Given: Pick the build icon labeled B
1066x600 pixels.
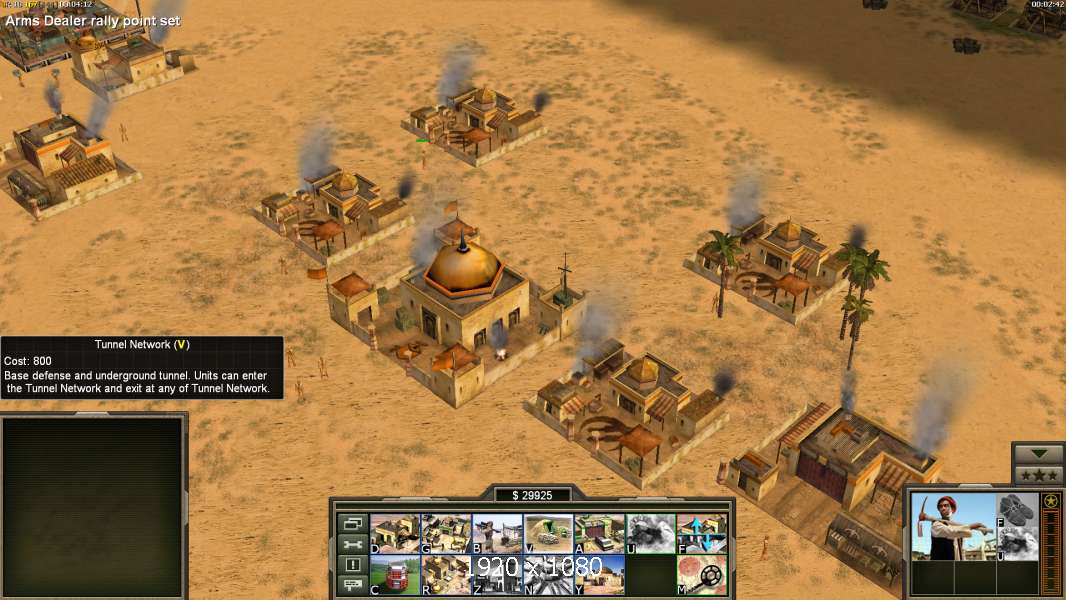Looking at the screenshot, I should pos(497,534).
